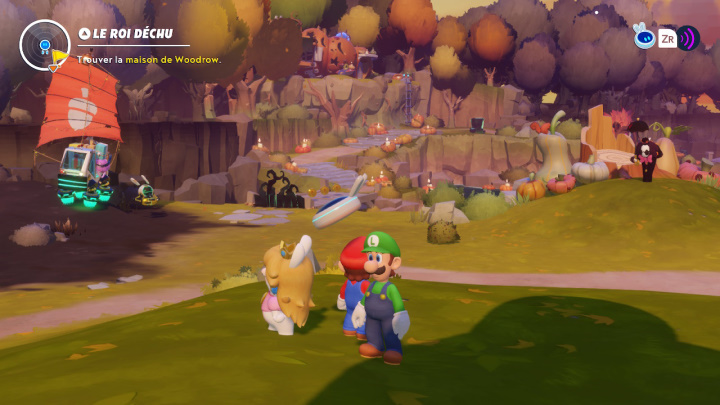Image resolution: width=720 pixels, height=405 pixels.
Task: Open the circular radar minimap
Action: 44,44
